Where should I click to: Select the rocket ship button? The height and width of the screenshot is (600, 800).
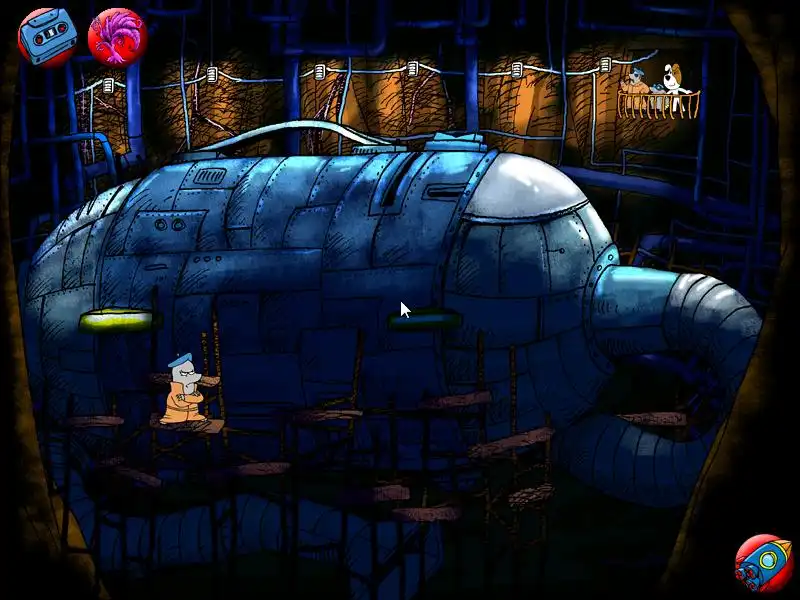(x=763, y=562)
